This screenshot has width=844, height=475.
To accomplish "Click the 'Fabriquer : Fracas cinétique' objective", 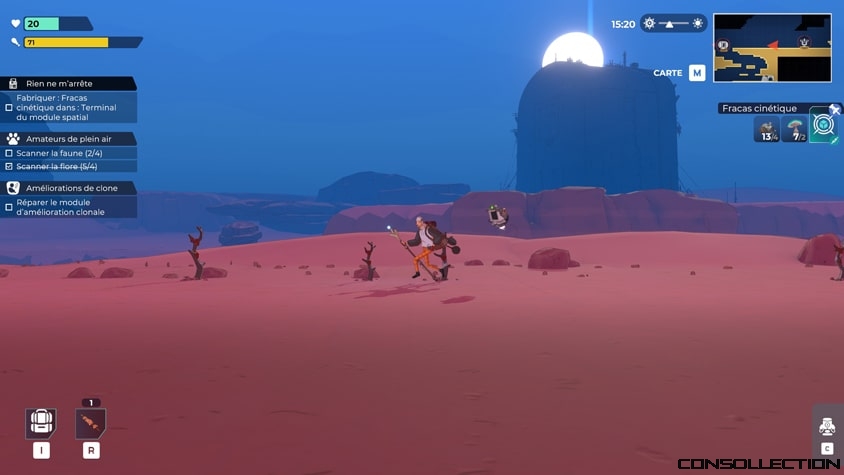I will 66,108.
